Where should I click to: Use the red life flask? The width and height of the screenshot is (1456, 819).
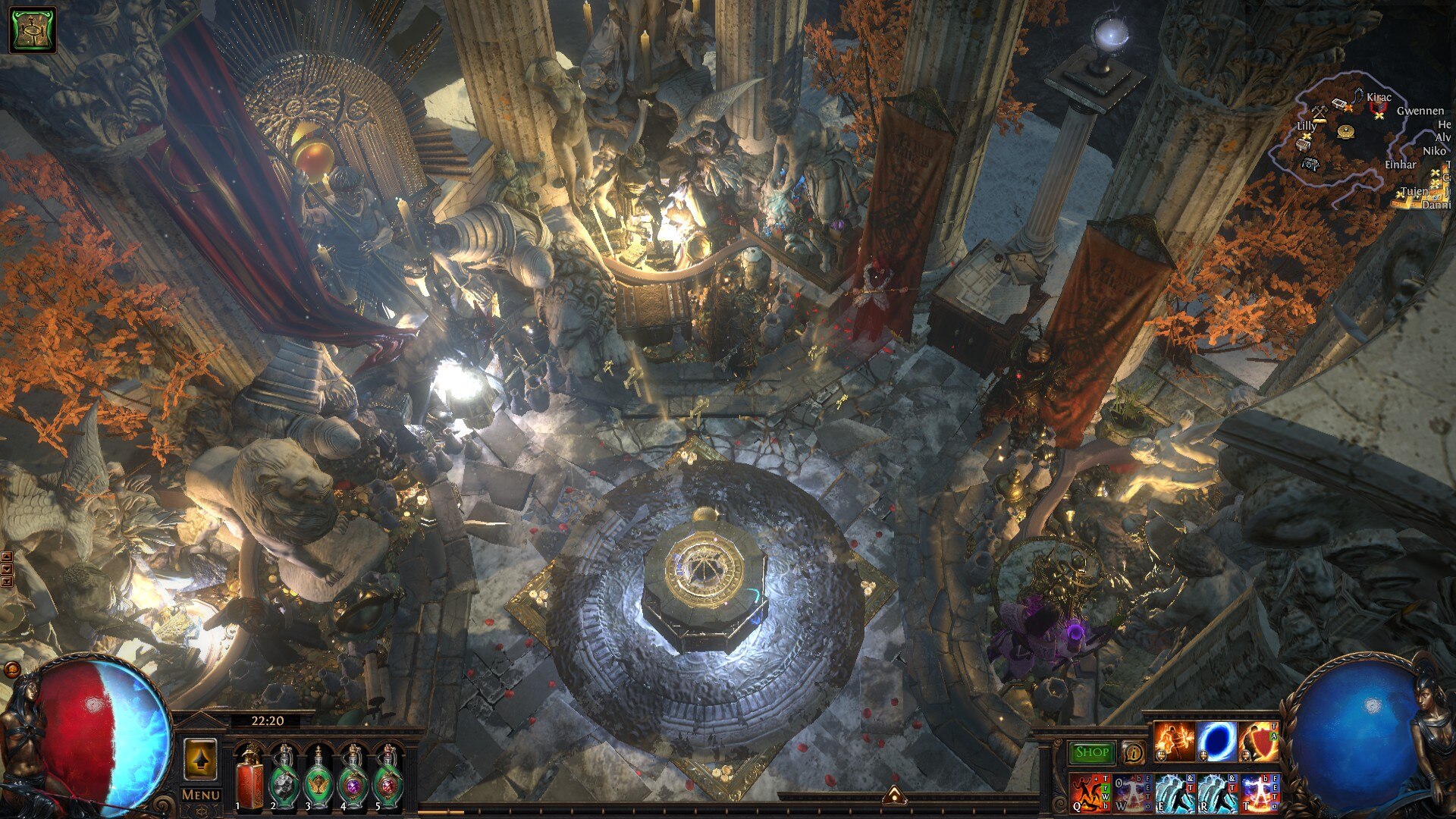click(248, 778)
